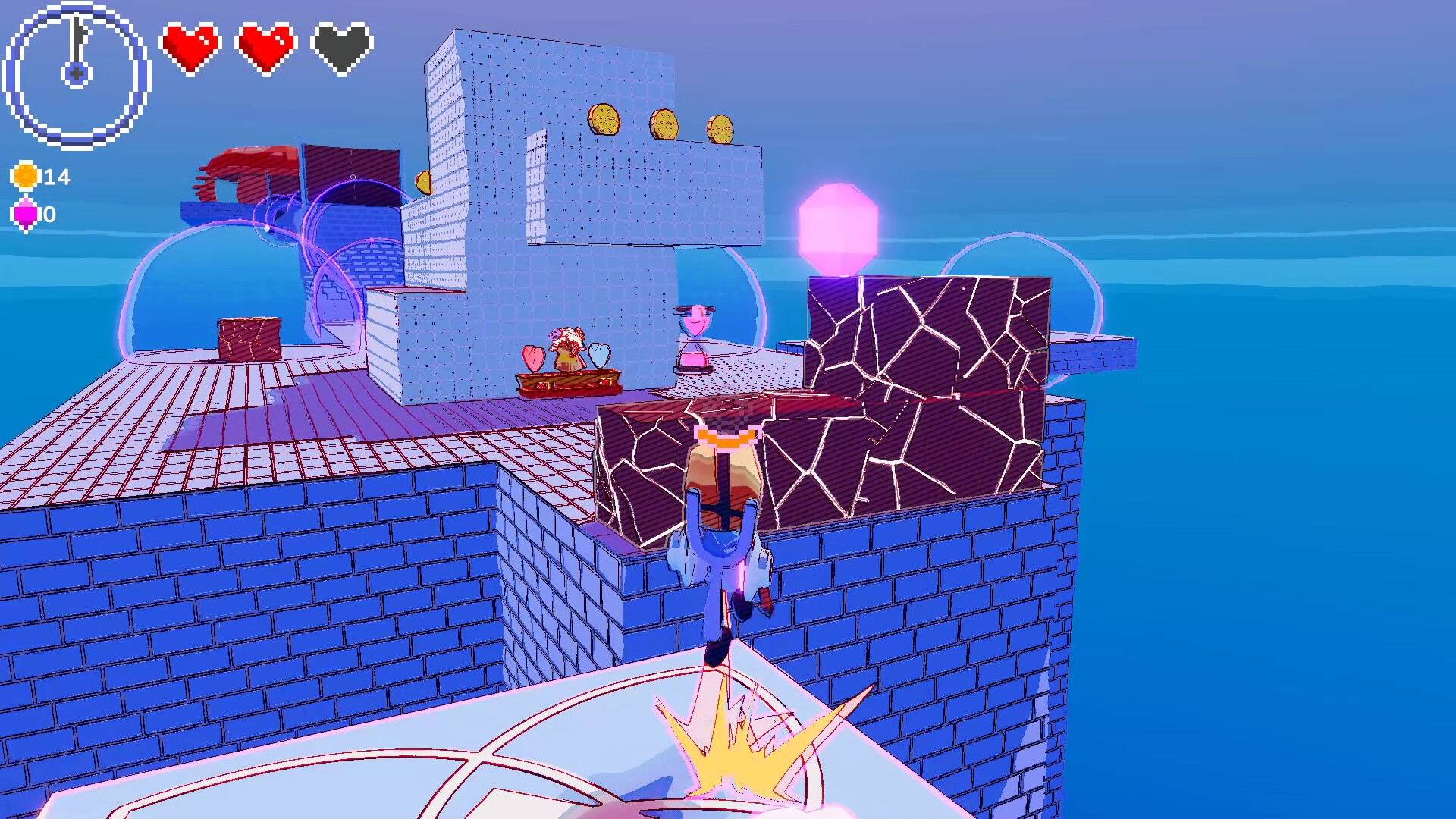
Task: Click the large glowing pink crystal
Action: click(838, 227)
